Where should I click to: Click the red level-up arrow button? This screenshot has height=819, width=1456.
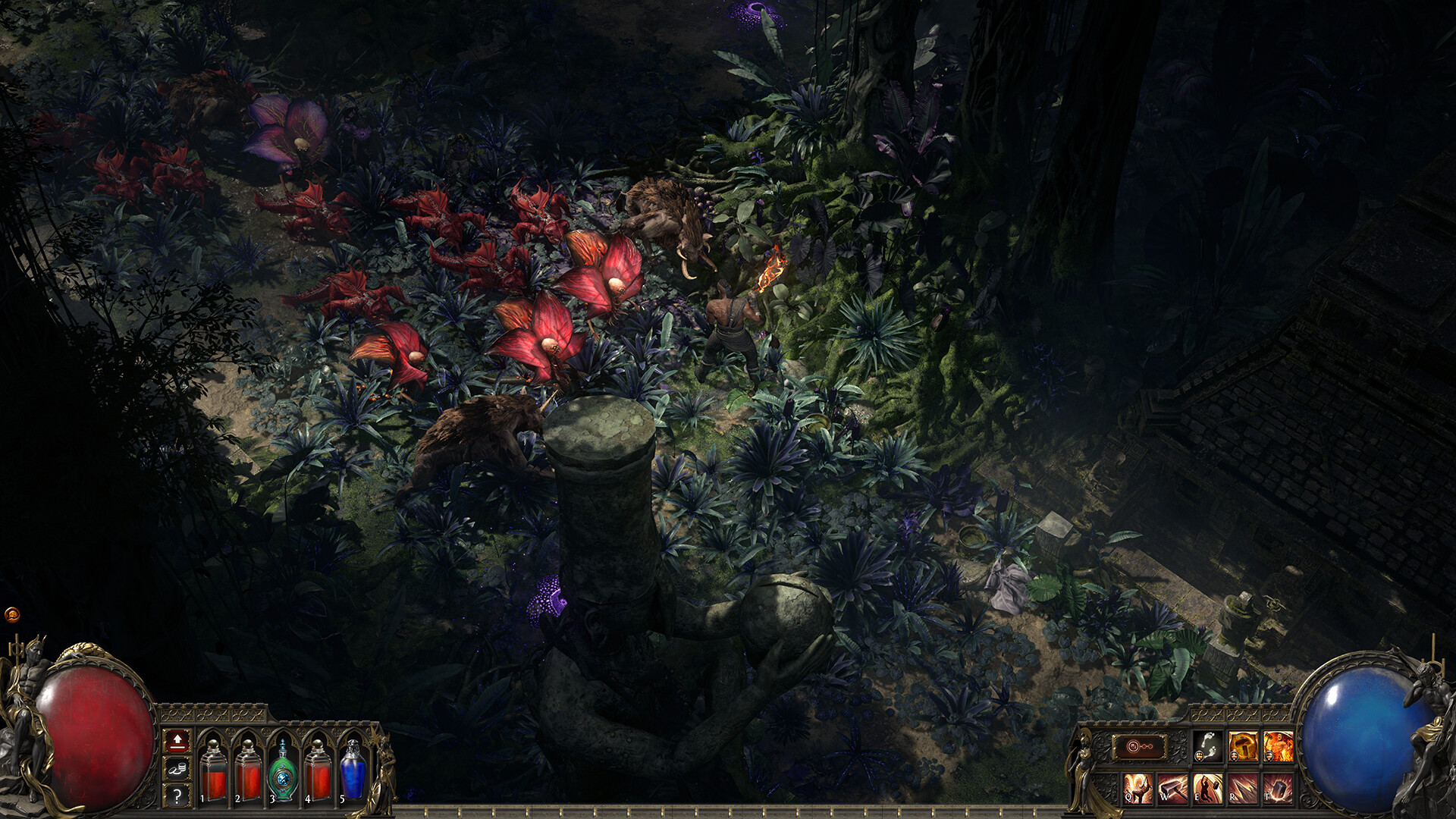pyautogui.click(x=176, y=741)
